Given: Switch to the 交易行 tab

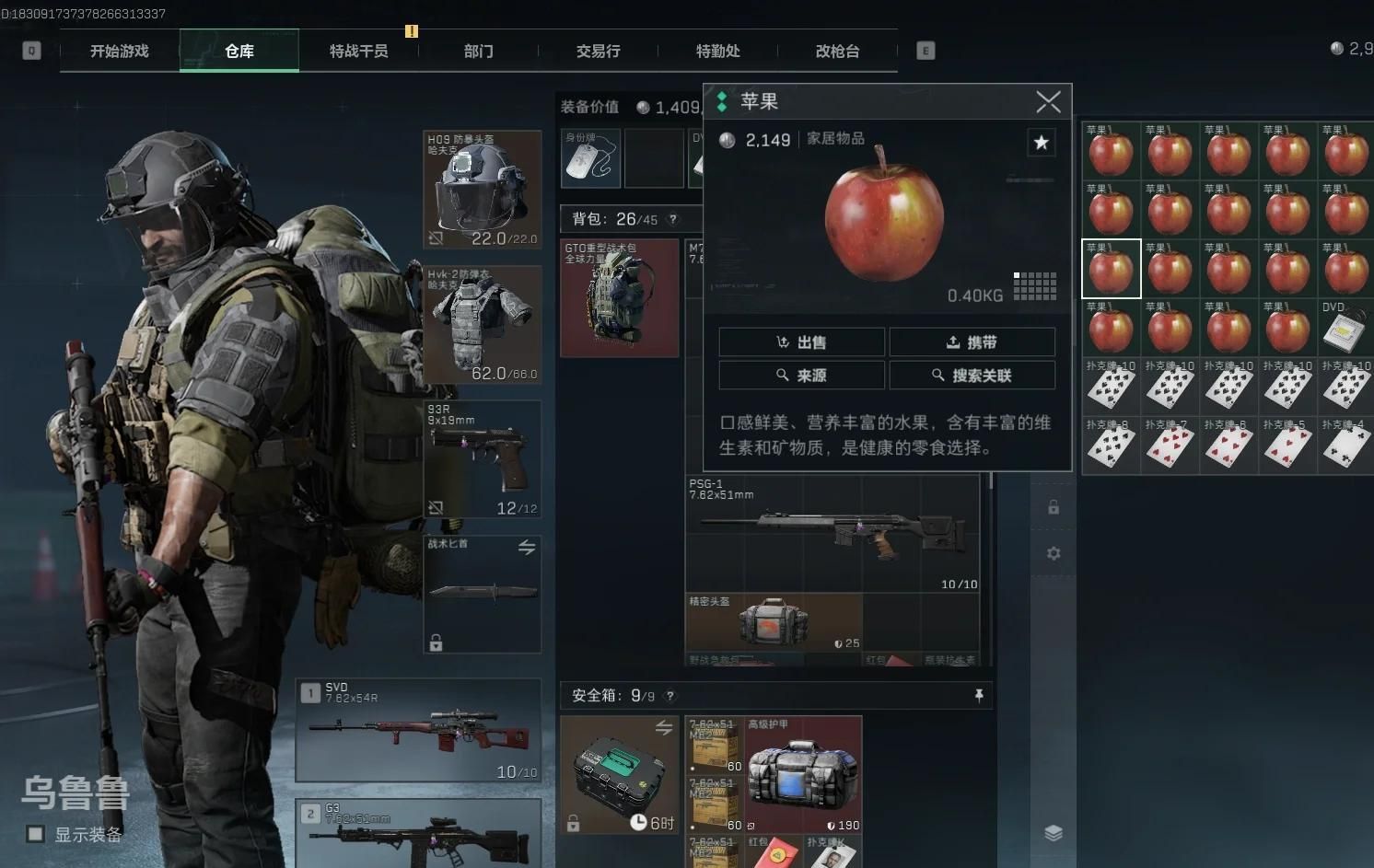Looking at the screenshot, I should coord(598,51).
